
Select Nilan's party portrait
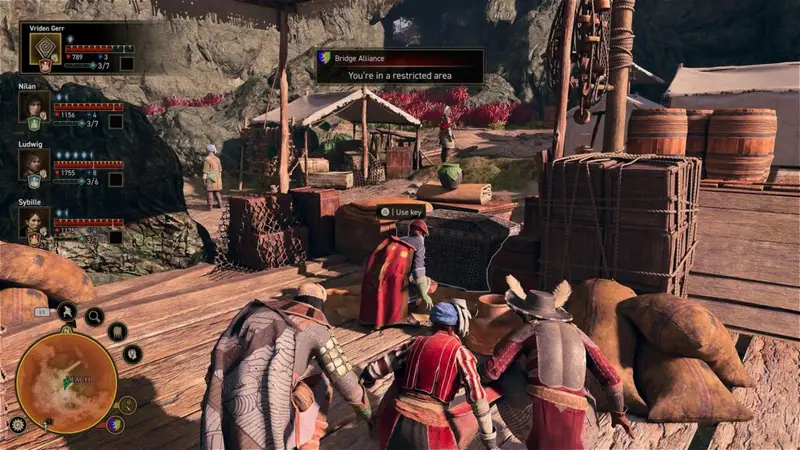tap(33, 106)
